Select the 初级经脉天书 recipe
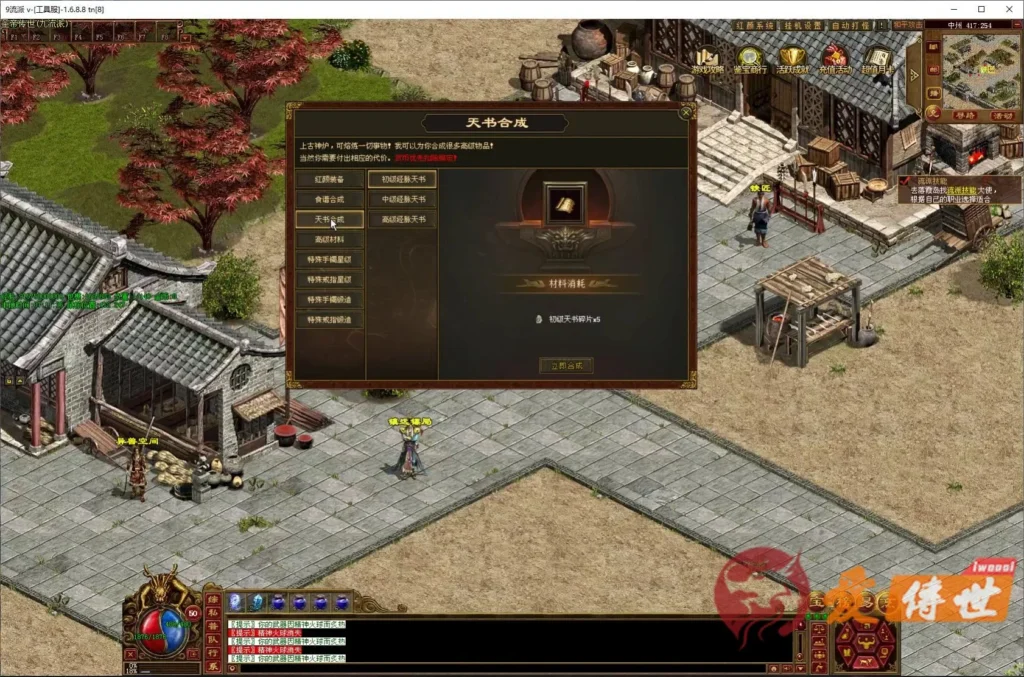Image resolution: width=1024 pixels, height=677 pixels. pos(402,180)
